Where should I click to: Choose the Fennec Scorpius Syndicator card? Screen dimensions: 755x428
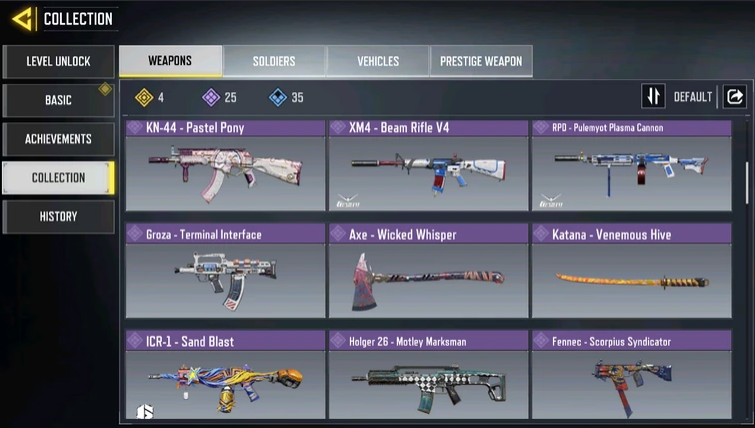coord(630,375)
